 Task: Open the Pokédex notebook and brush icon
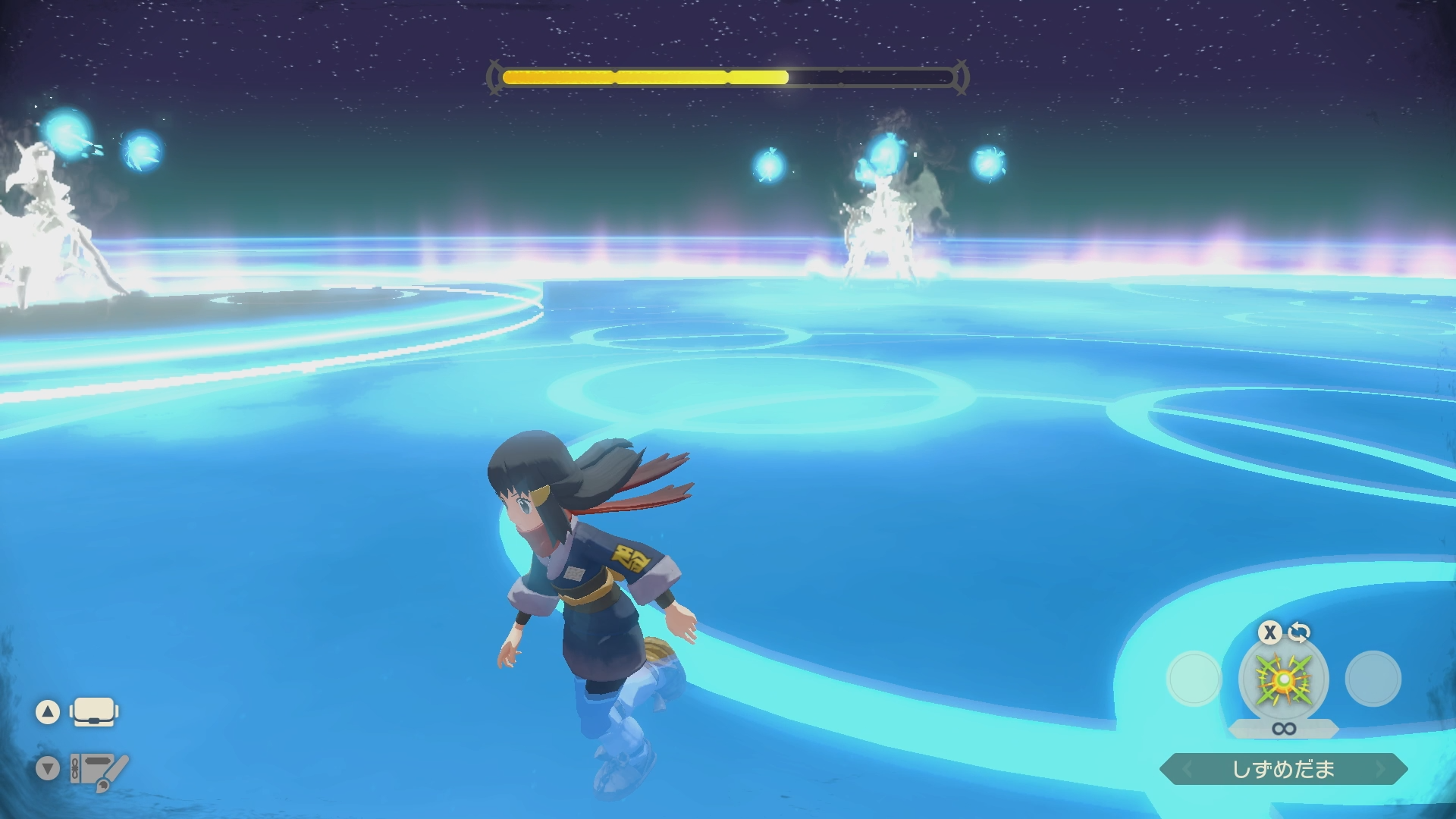pyautogui.click(x=99, y=770)
